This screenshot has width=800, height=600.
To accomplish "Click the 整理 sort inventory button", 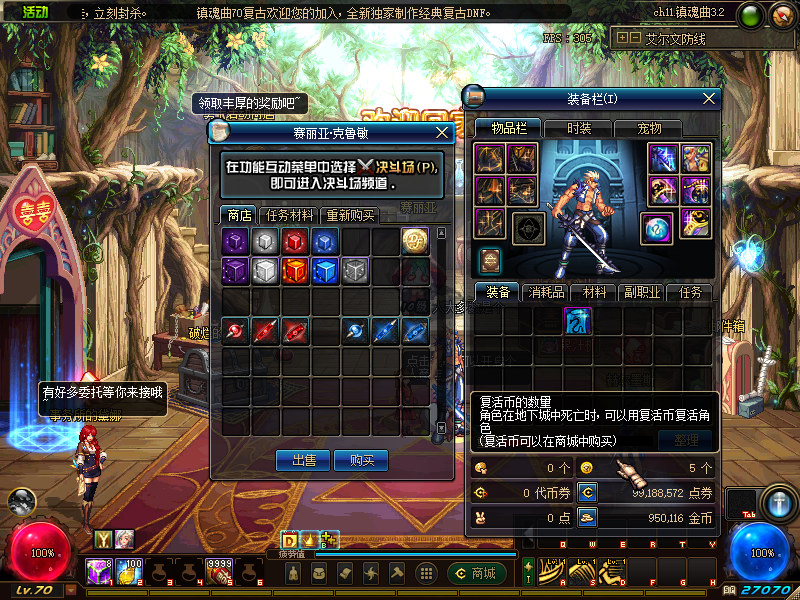I will coord(686,440).
